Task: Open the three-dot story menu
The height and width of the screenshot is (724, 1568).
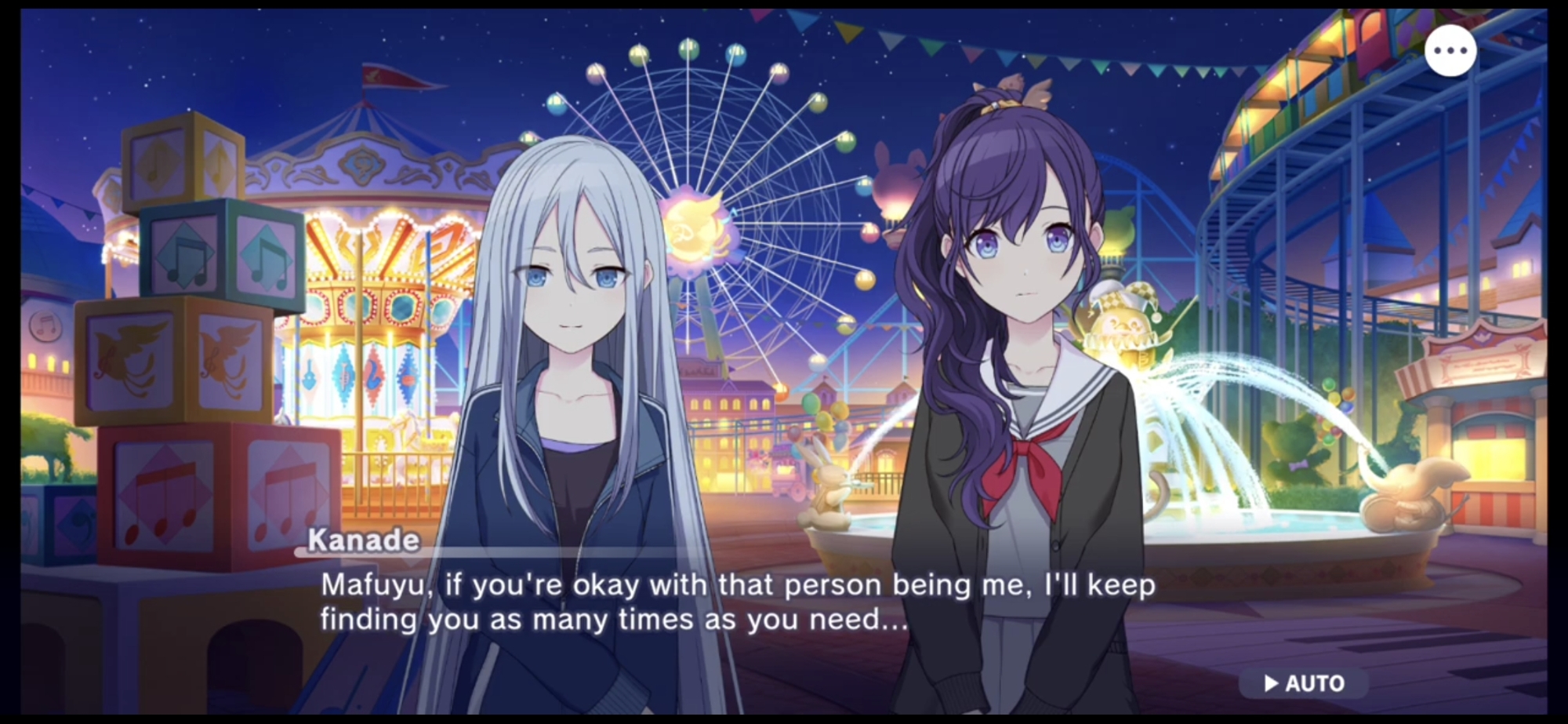Action: 1450,51
